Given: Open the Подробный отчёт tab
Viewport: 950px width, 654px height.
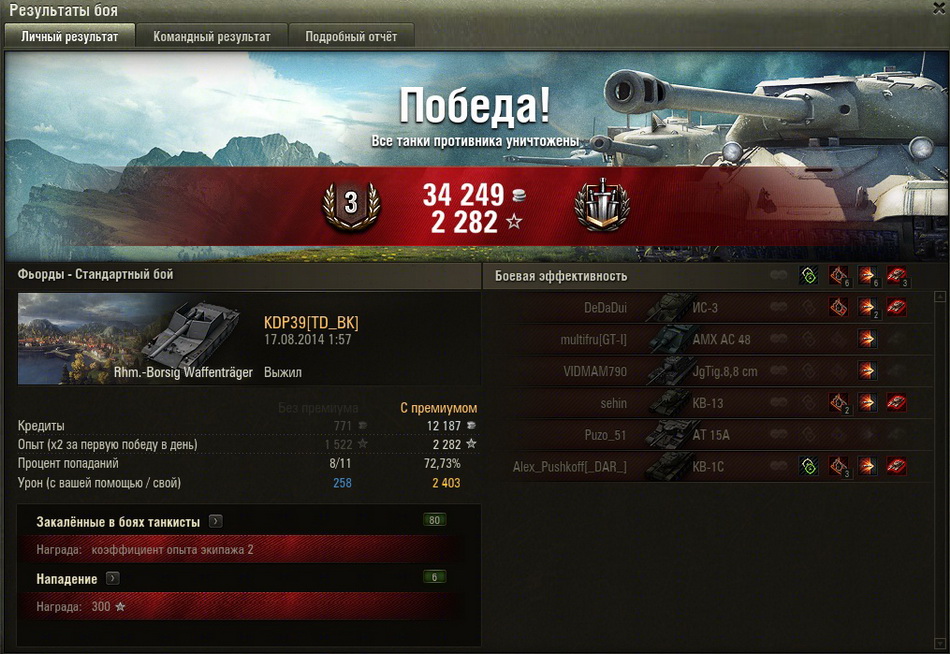Looking at the screenshot, I should point(351,37).
